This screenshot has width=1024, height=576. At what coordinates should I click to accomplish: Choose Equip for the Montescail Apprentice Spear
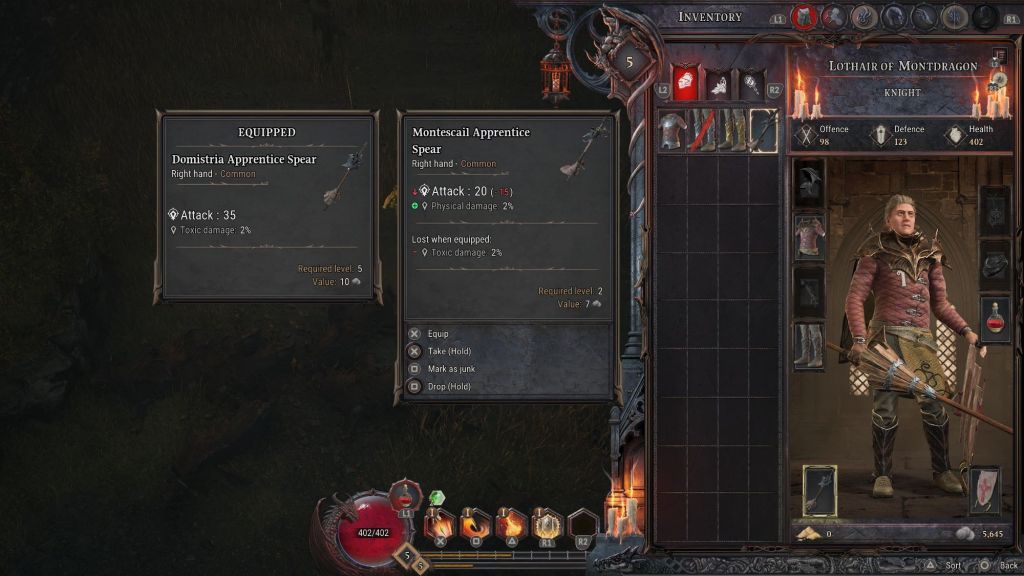pyautogui.click(x=438, y=334)
